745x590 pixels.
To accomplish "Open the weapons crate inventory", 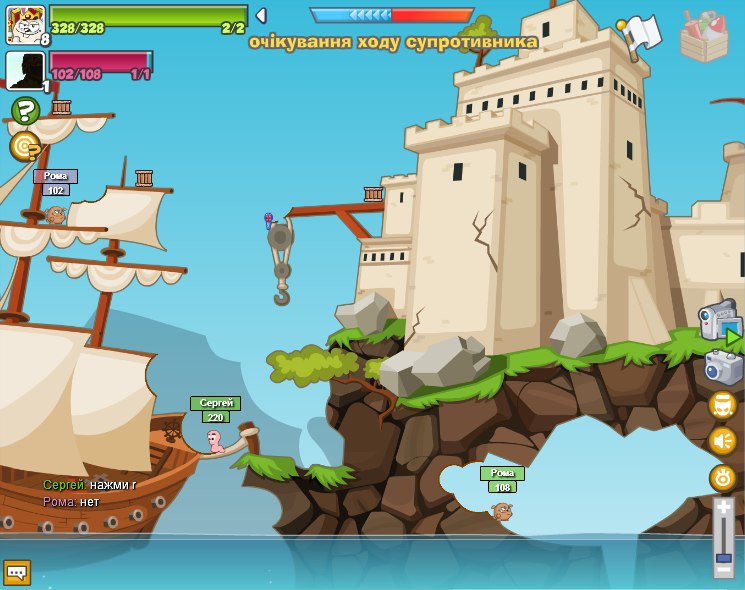I will click(x=704, y=38).
